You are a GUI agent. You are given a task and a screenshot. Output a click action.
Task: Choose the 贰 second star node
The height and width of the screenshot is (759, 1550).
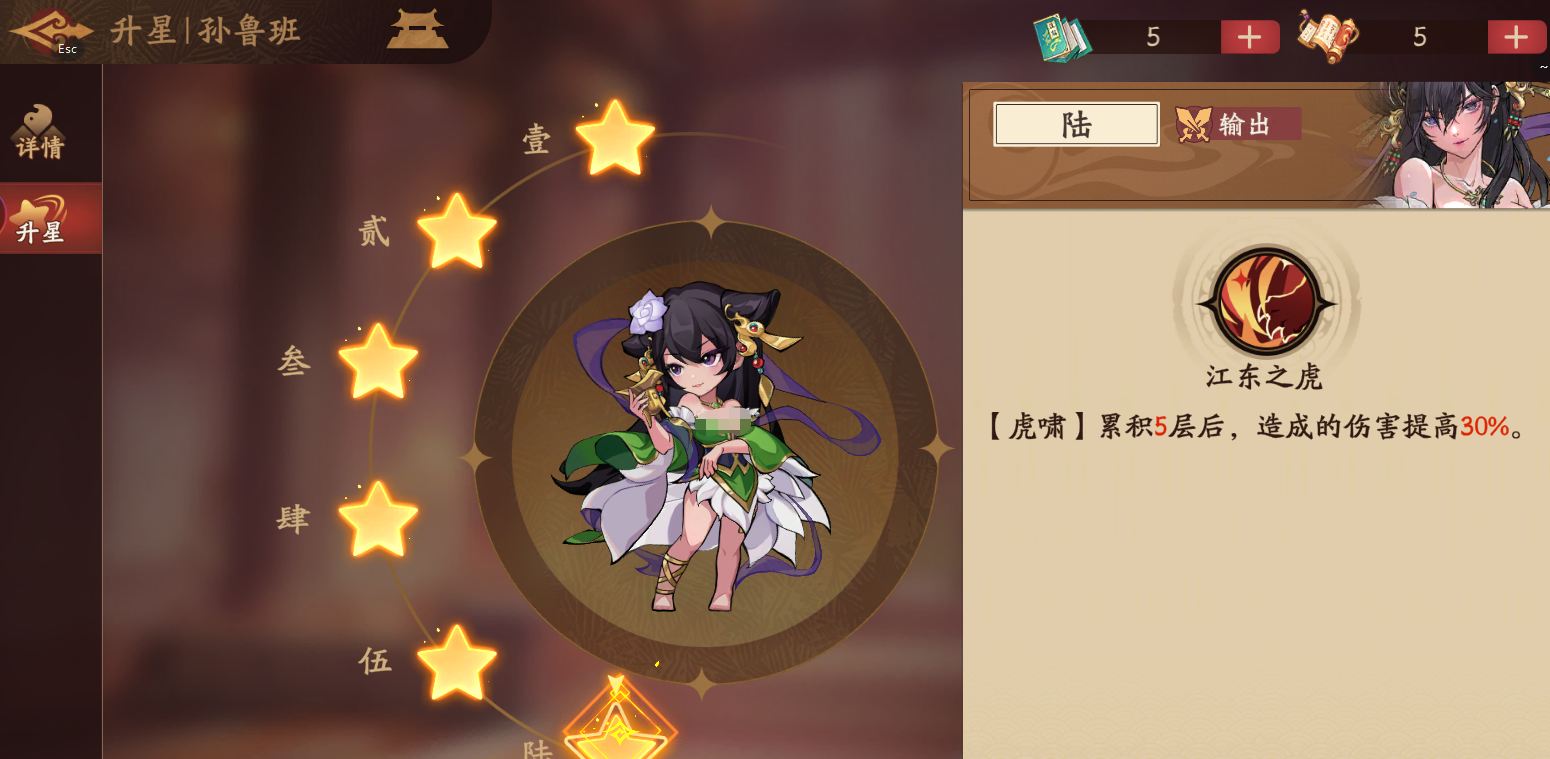pyautogui.click(x=456, y=232)
